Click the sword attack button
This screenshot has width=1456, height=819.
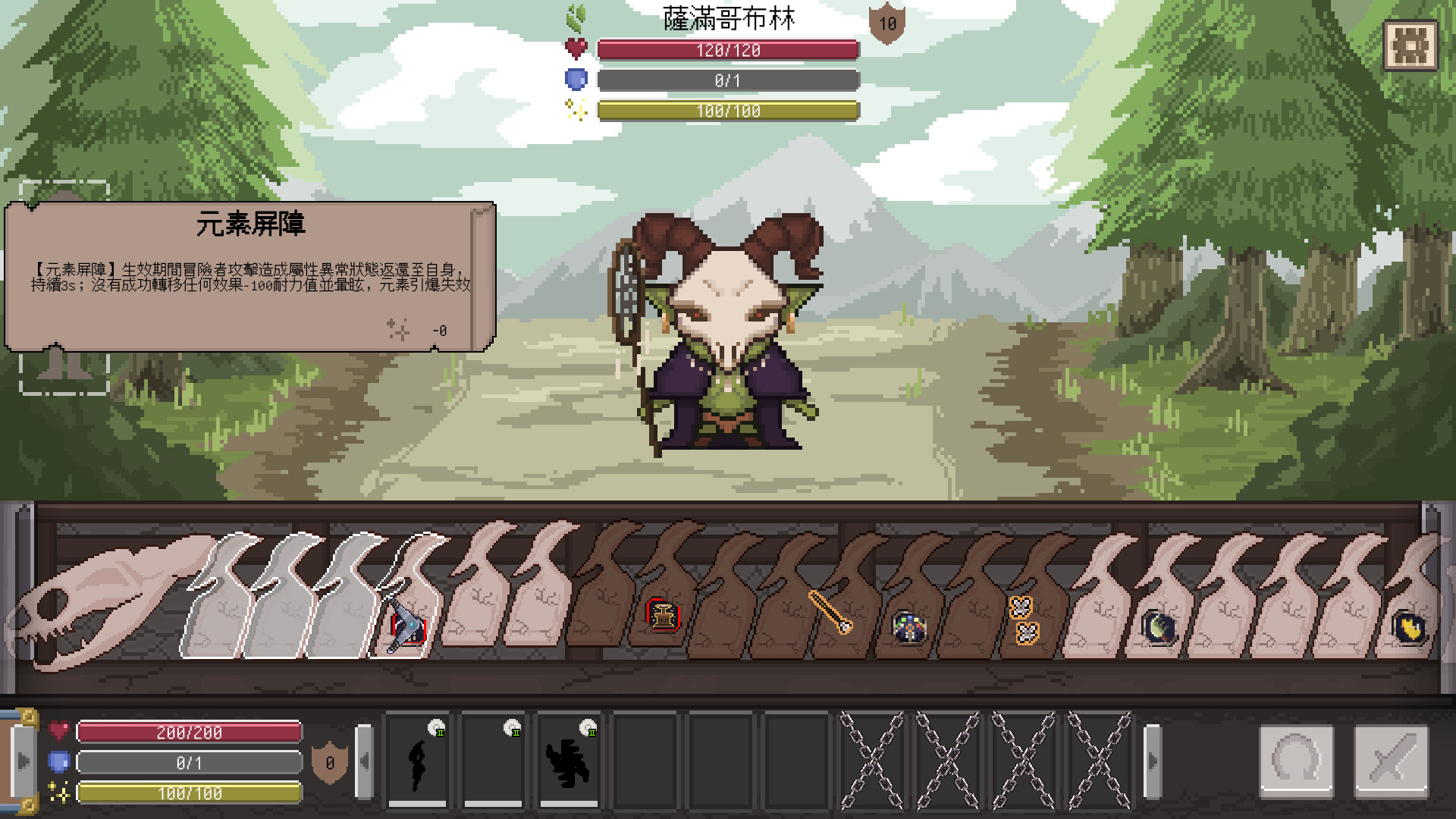pos(1391,761)
